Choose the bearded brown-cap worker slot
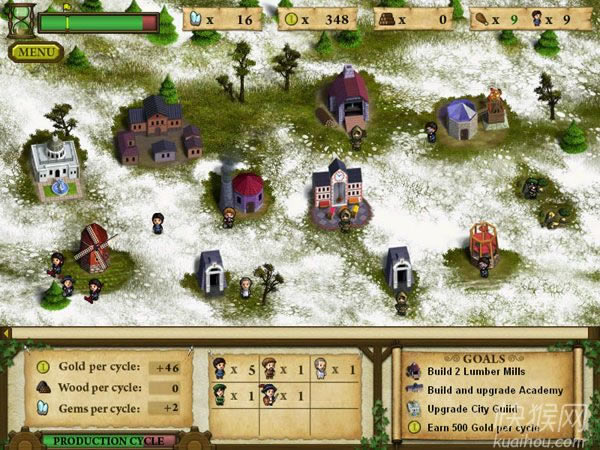Viewport: 600px width, 450px height. pos(282,369)
